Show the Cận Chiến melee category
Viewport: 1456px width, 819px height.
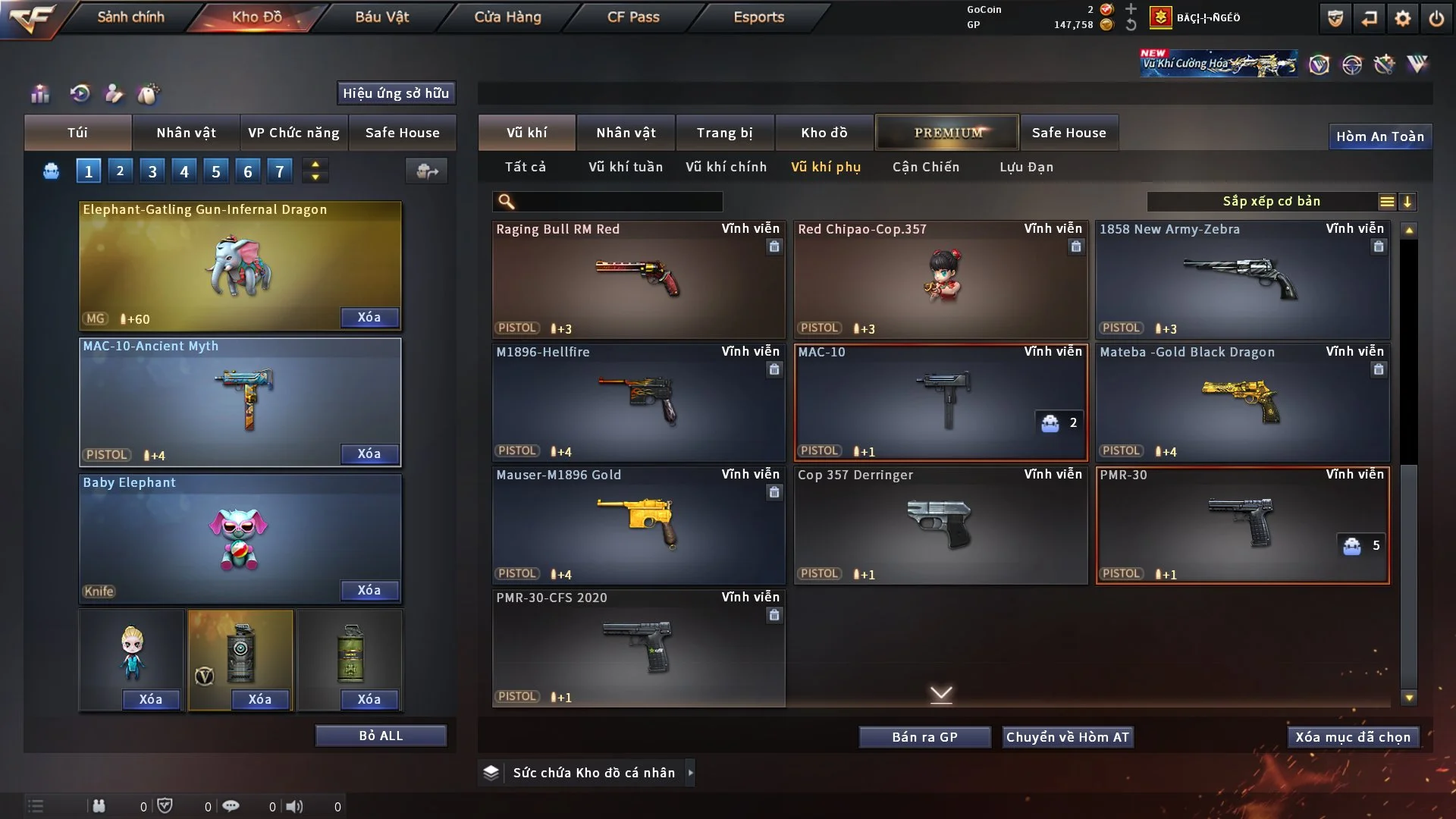925,167
